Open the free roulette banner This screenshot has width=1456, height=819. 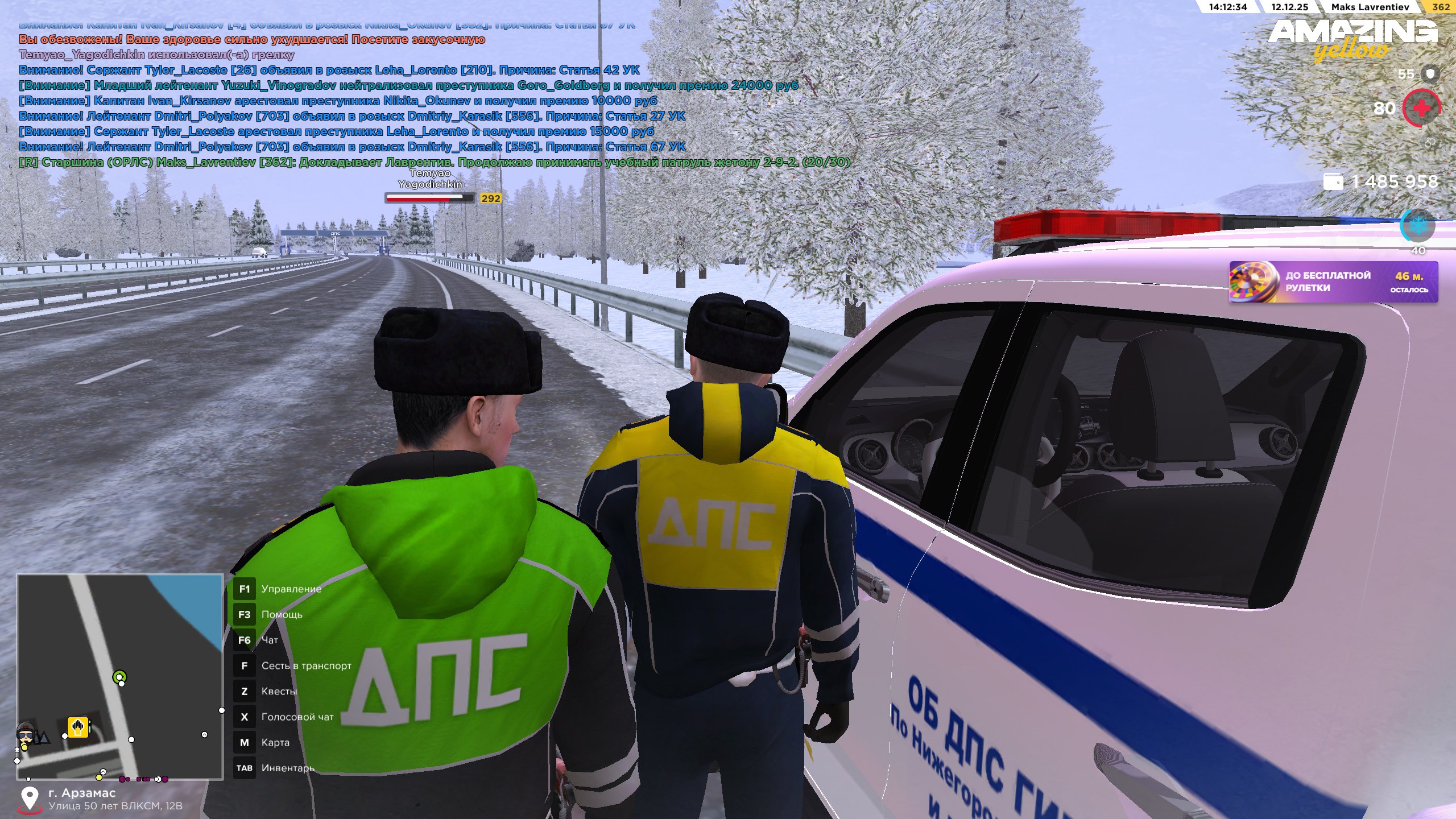click(1333, 282)
